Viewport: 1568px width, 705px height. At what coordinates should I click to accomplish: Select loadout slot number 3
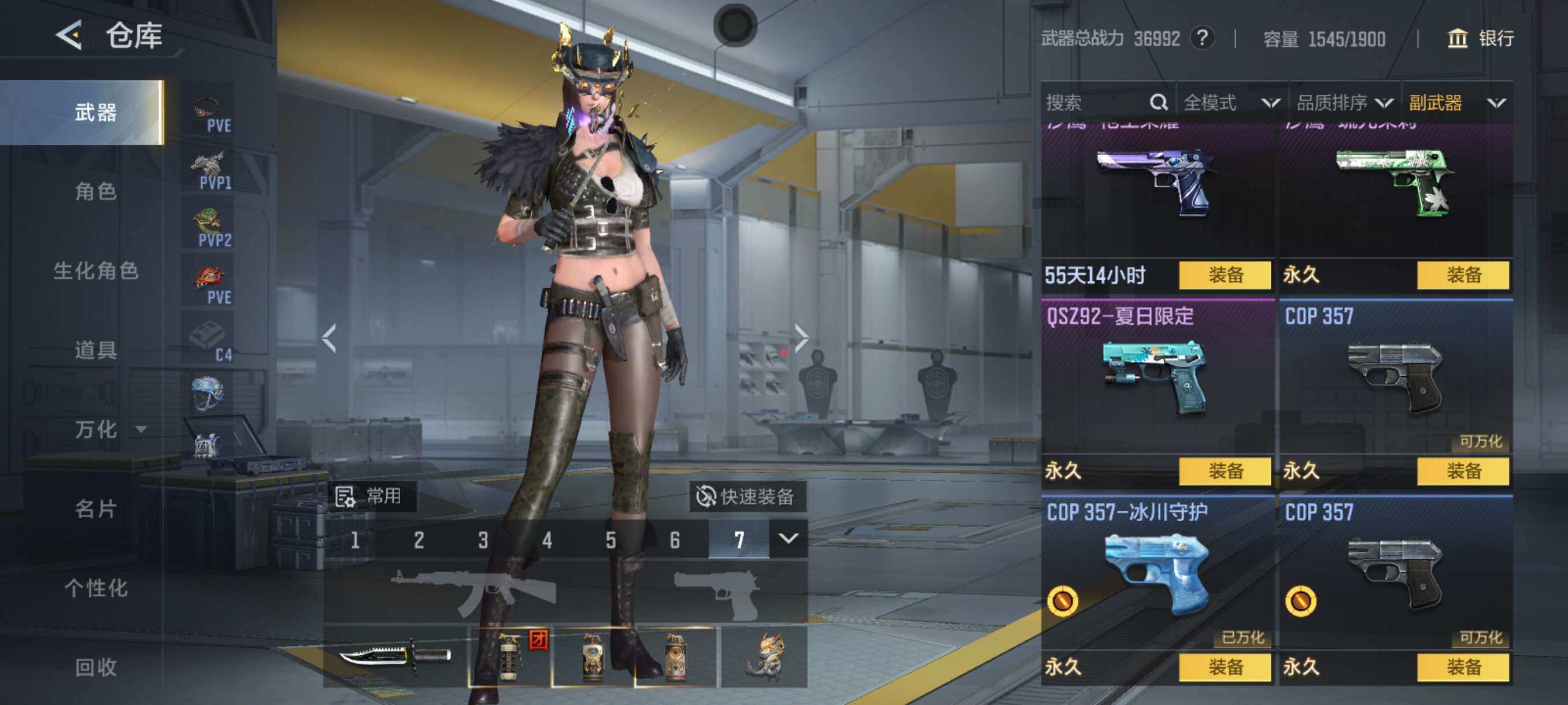pyautogui.click(x=483, y=540)
